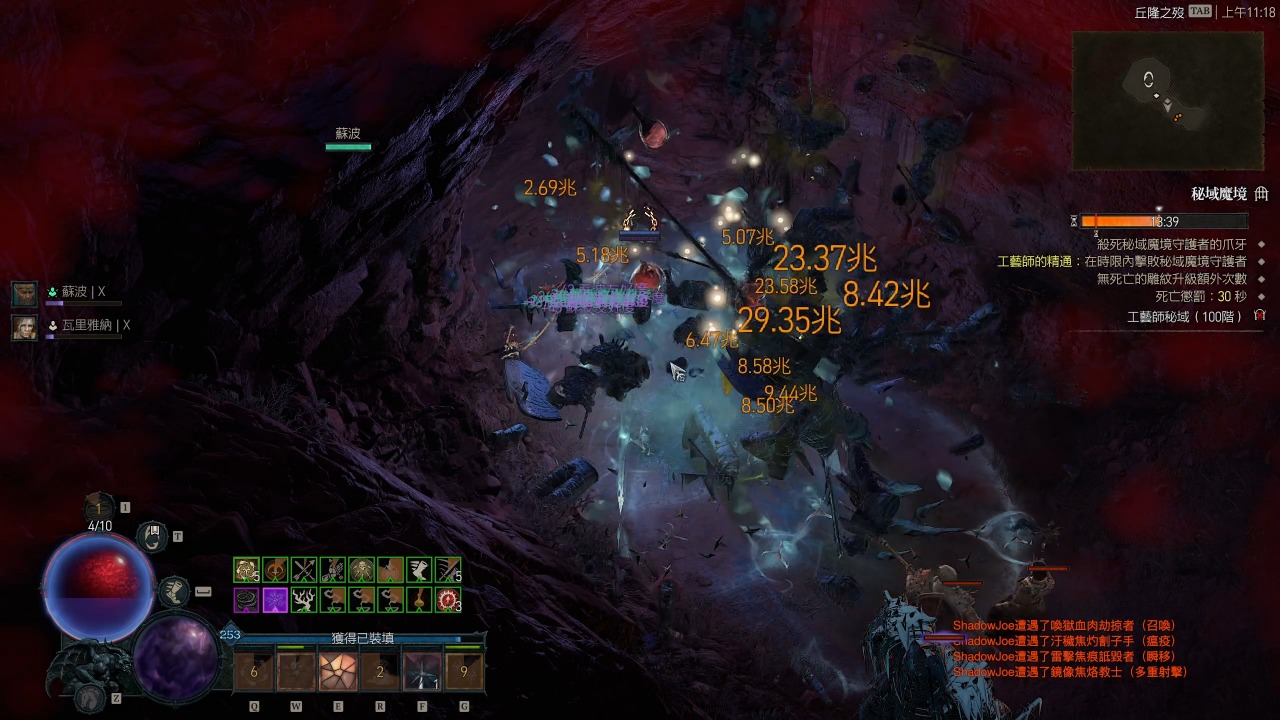Viewport: 1280px width, 720px height.
Task: Inspect the crossed arrows buff icon
Action: [304, 570]
